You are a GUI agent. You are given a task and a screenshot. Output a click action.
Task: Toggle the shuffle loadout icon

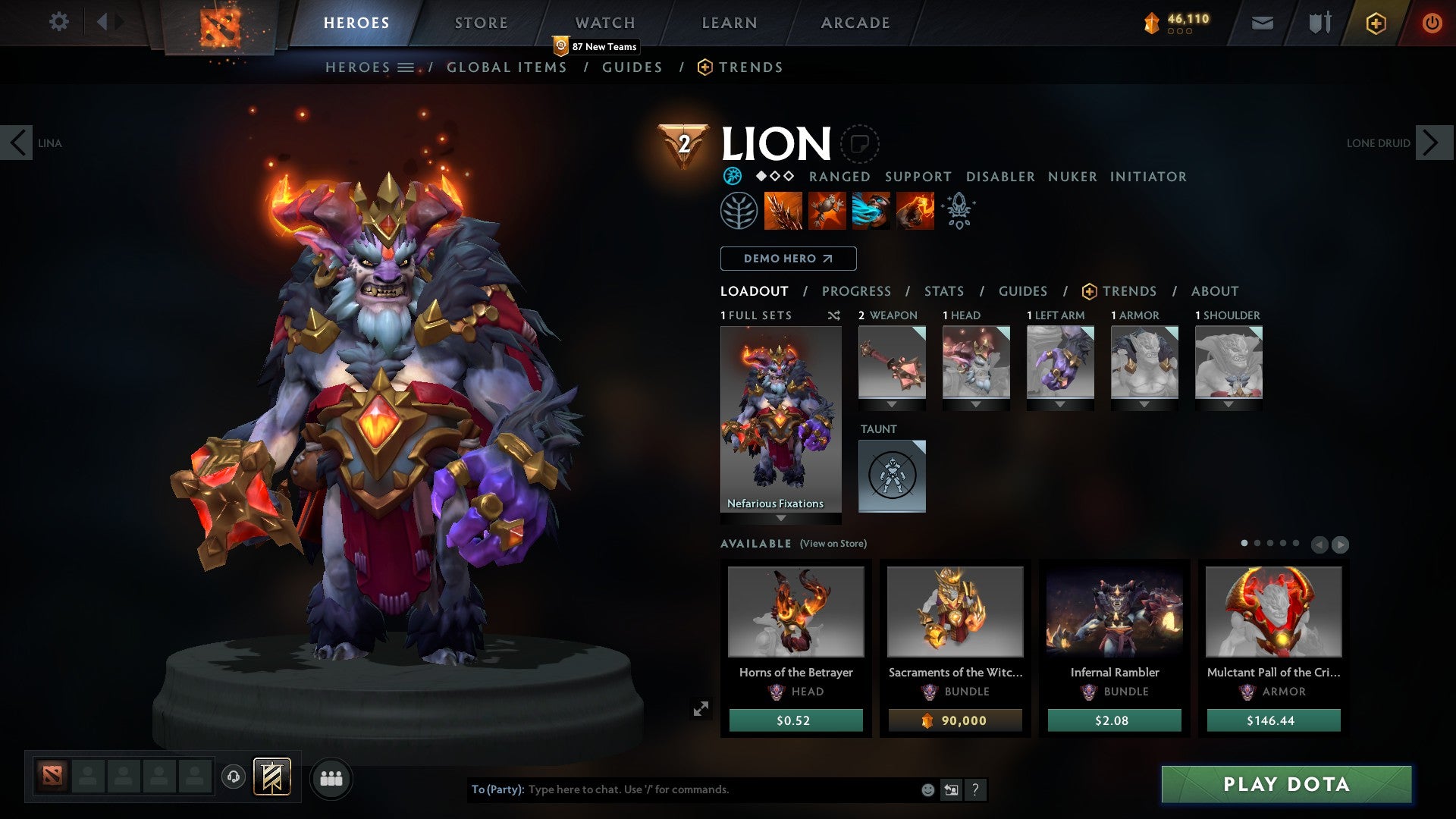pos(833,315)
